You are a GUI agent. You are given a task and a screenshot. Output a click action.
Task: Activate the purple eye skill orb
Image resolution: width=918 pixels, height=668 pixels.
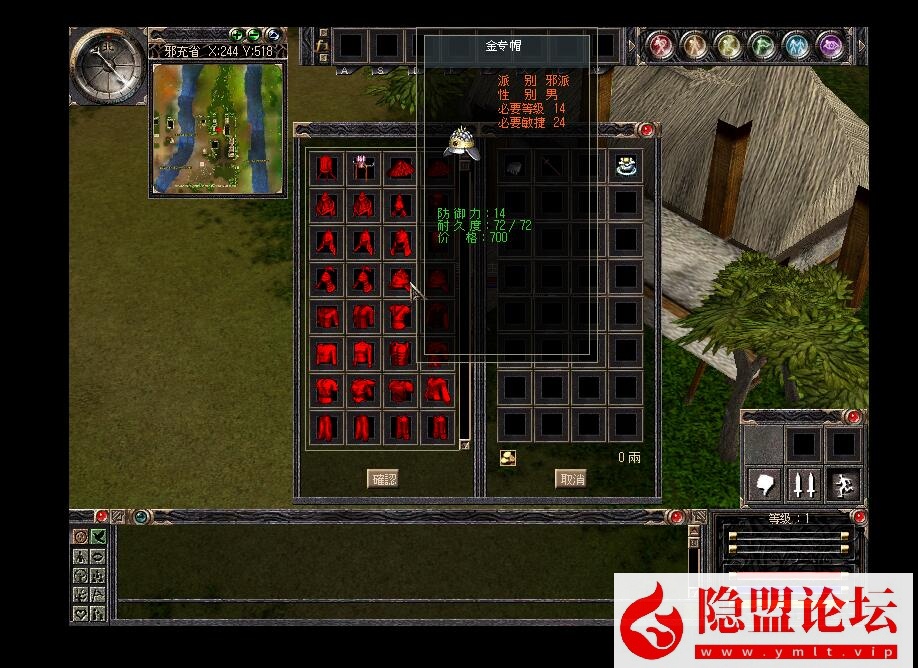[x=831, y=45]
